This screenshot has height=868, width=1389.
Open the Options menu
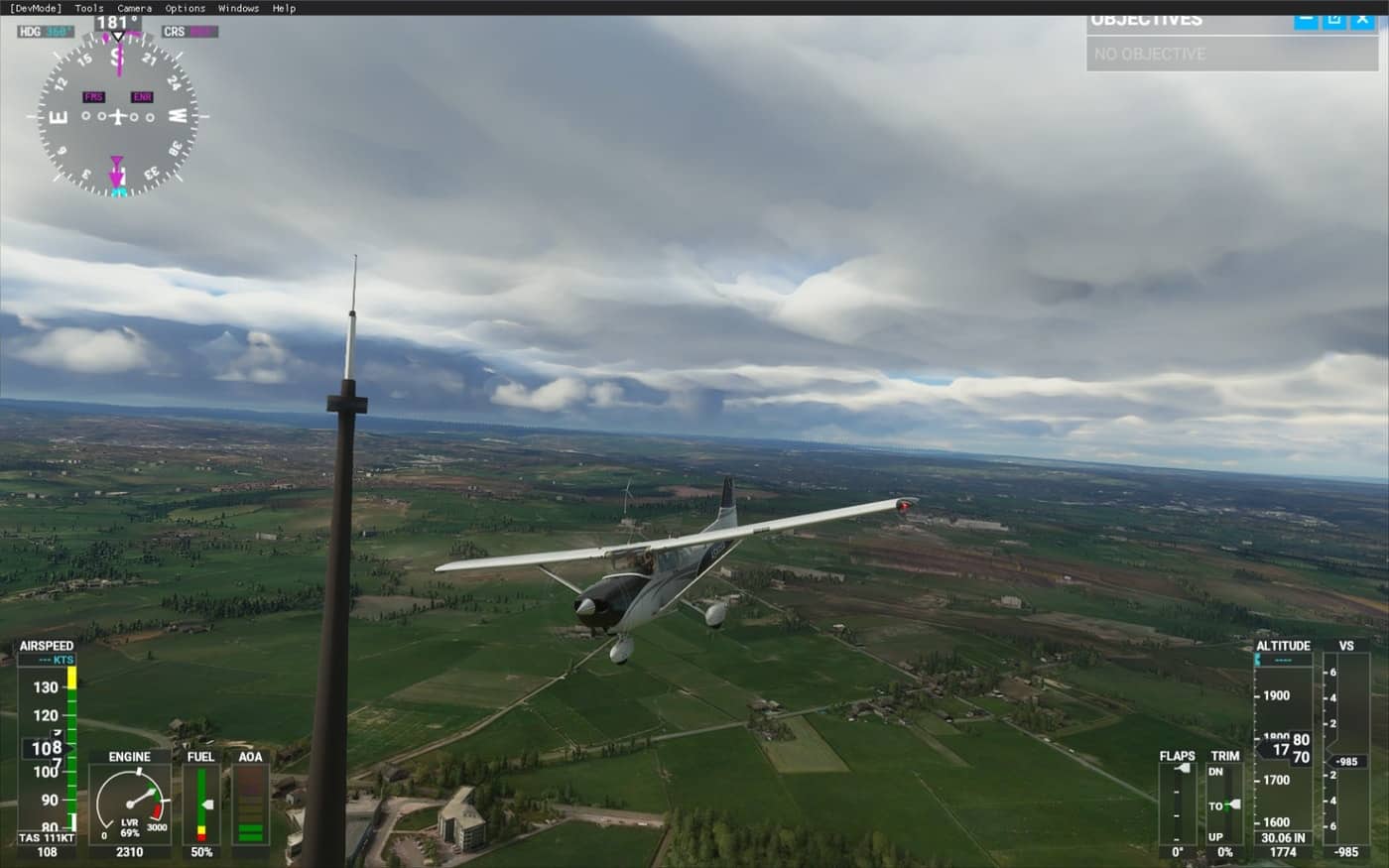tap(186, 8)
